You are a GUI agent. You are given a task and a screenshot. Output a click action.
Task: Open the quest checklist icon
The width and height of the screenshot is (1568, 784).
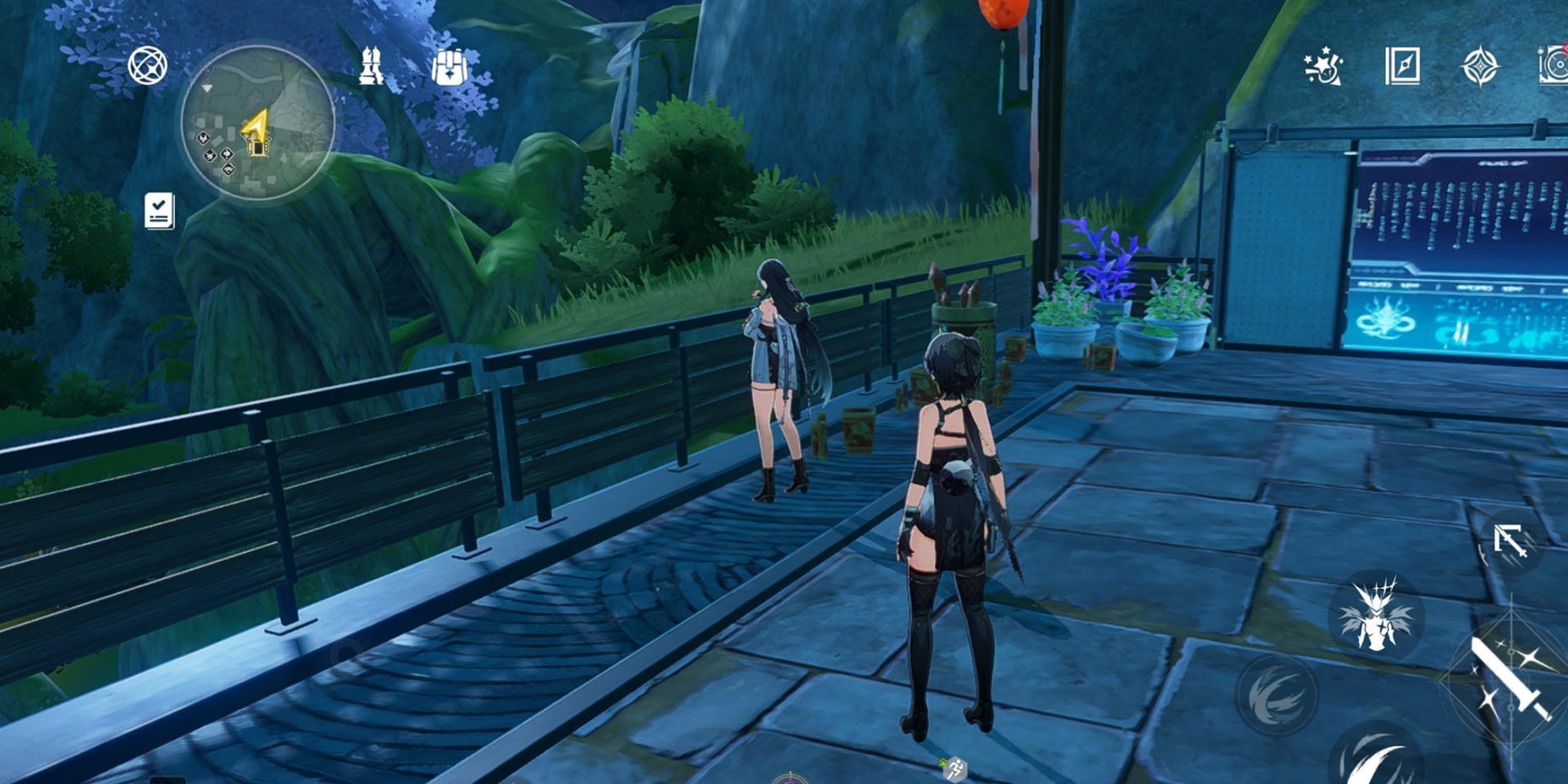[x=159, y=211]
